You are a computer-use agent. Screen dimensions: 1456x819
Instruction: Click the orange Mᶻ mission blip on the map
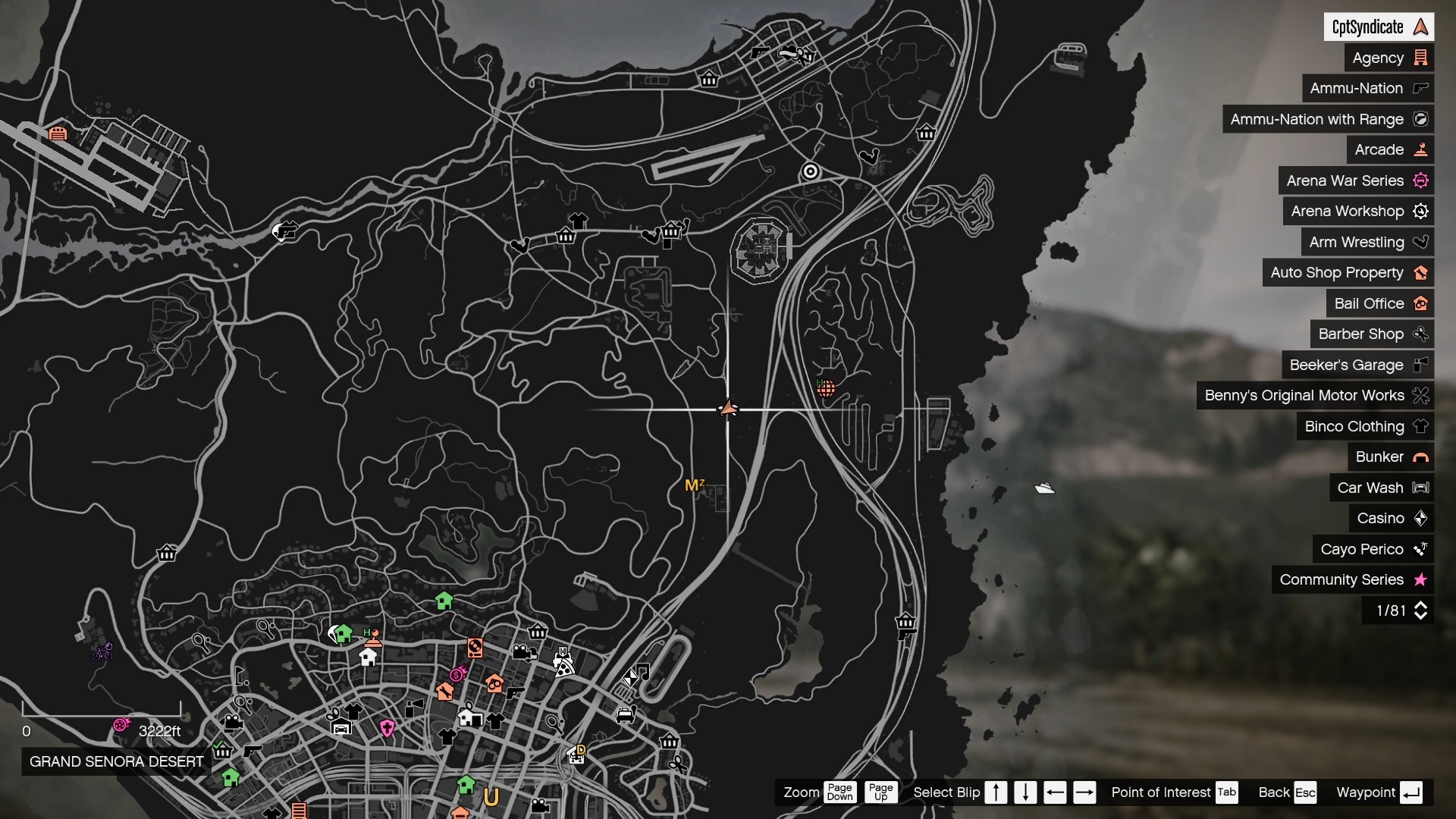pos(695,484)
